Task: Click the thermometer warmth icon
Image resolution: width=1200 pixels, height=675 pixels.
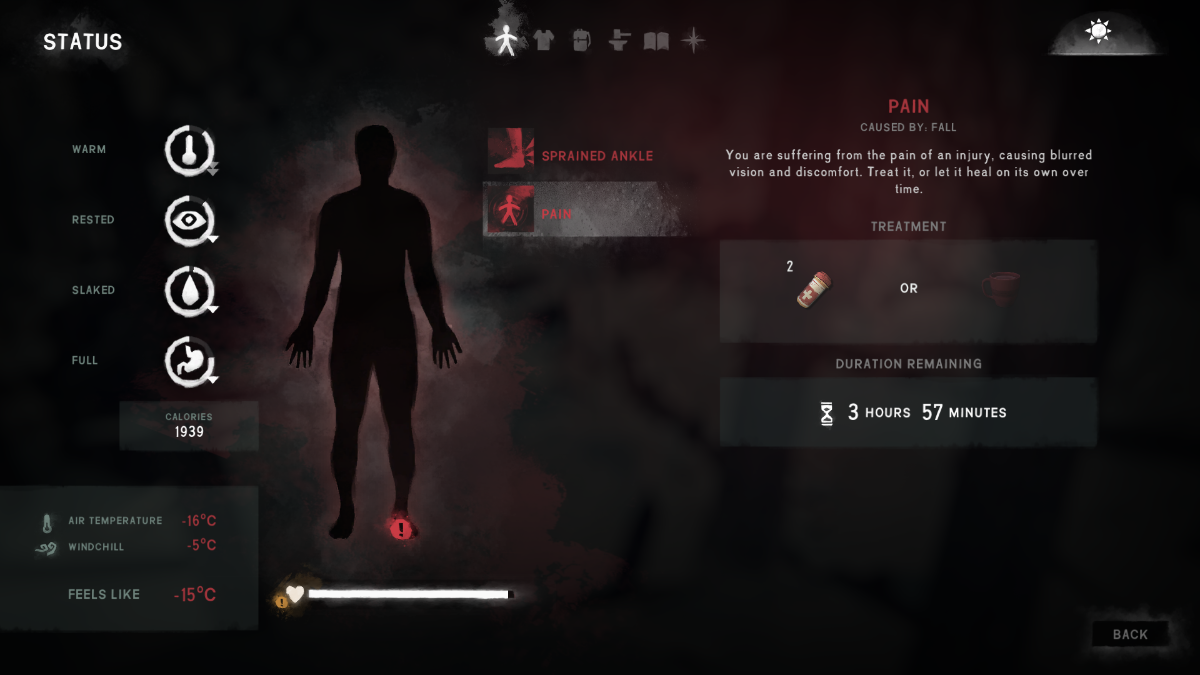Action: point(189,150)
